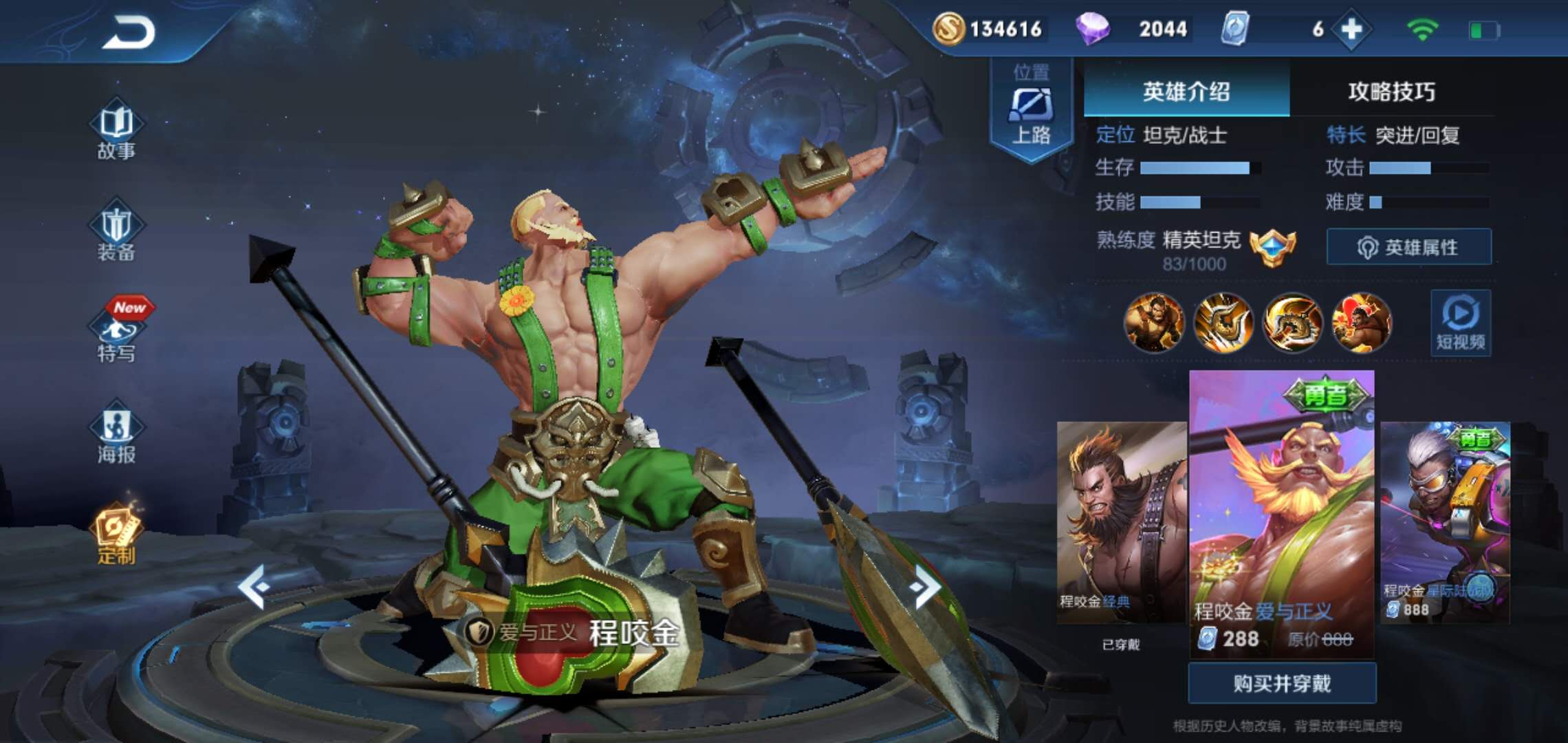The image size is (1568, 743).
Task: View the first skill icon with the warrior portrait
Action: [1154, 322]
